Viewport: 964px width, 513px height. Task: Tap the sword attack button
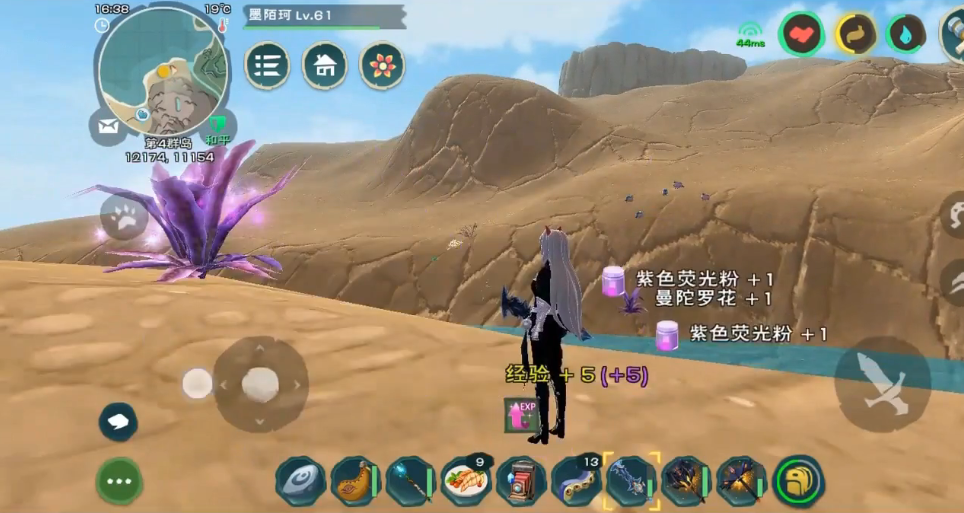(883, 384)
